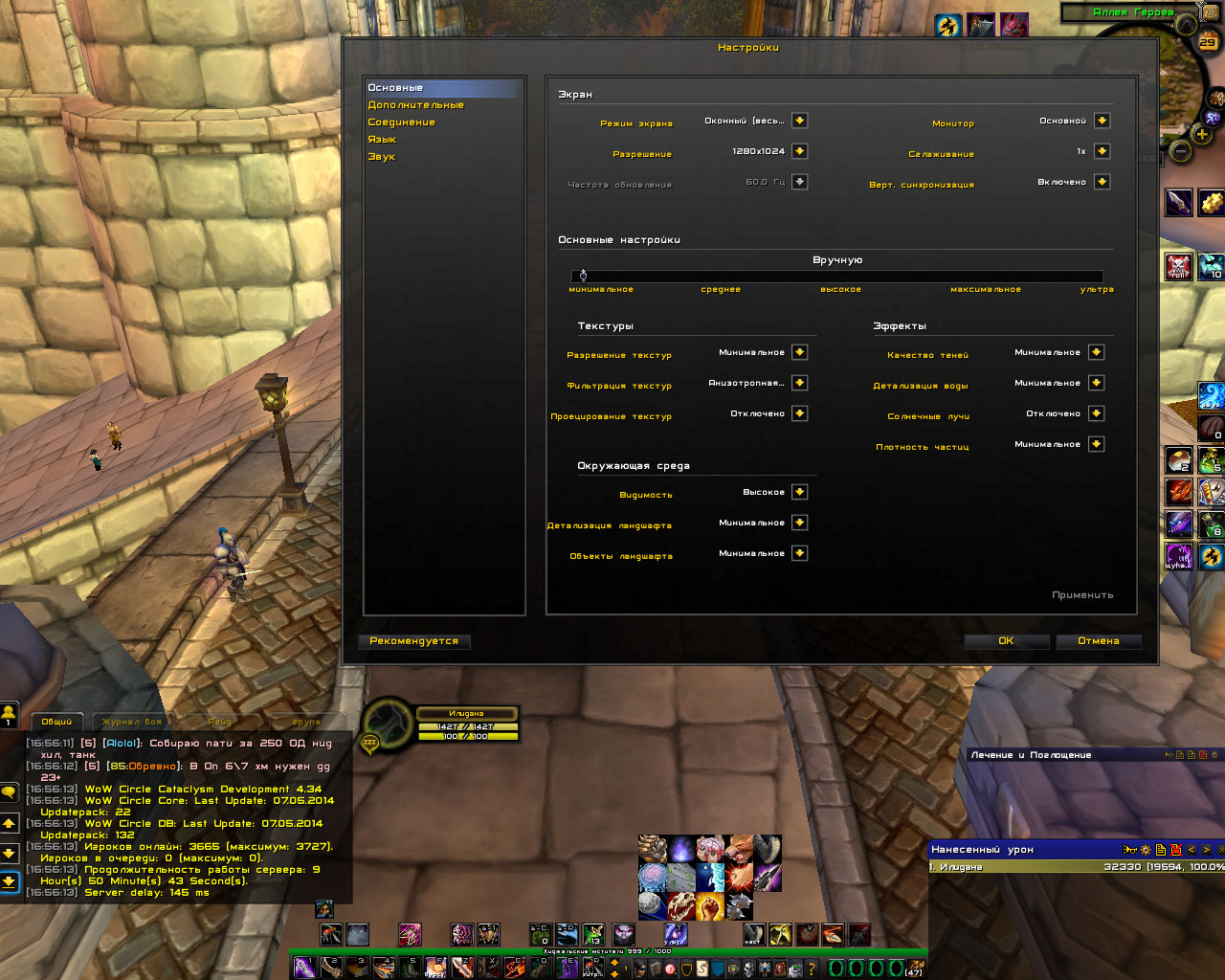Image resolution: width=1225 pixels, height=980 pixels.
Task: Expand the Качество теней dropdown
Action: (1096, 352)
